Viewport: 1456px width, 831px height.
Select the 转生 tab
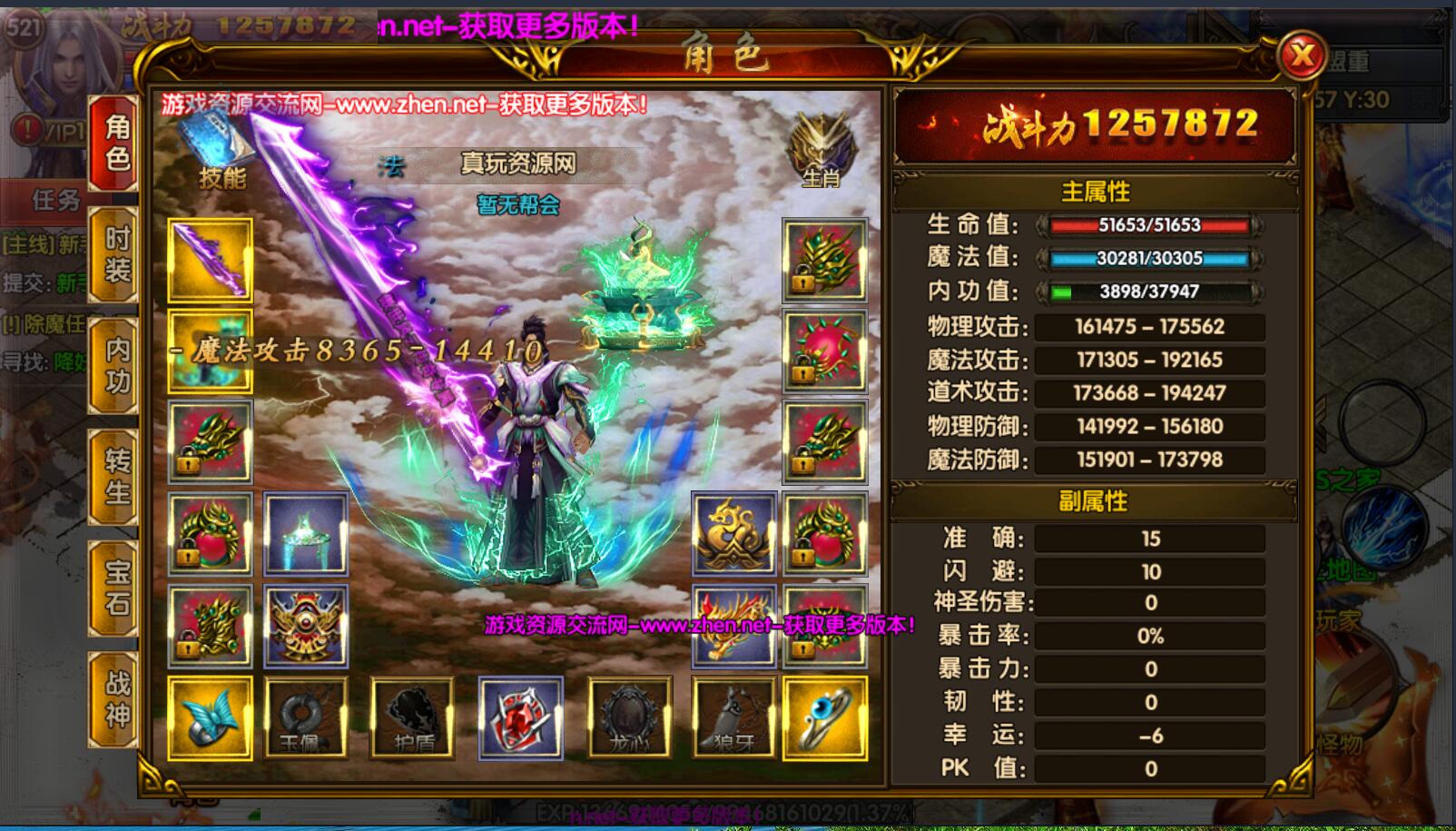[x=115, y=476]
